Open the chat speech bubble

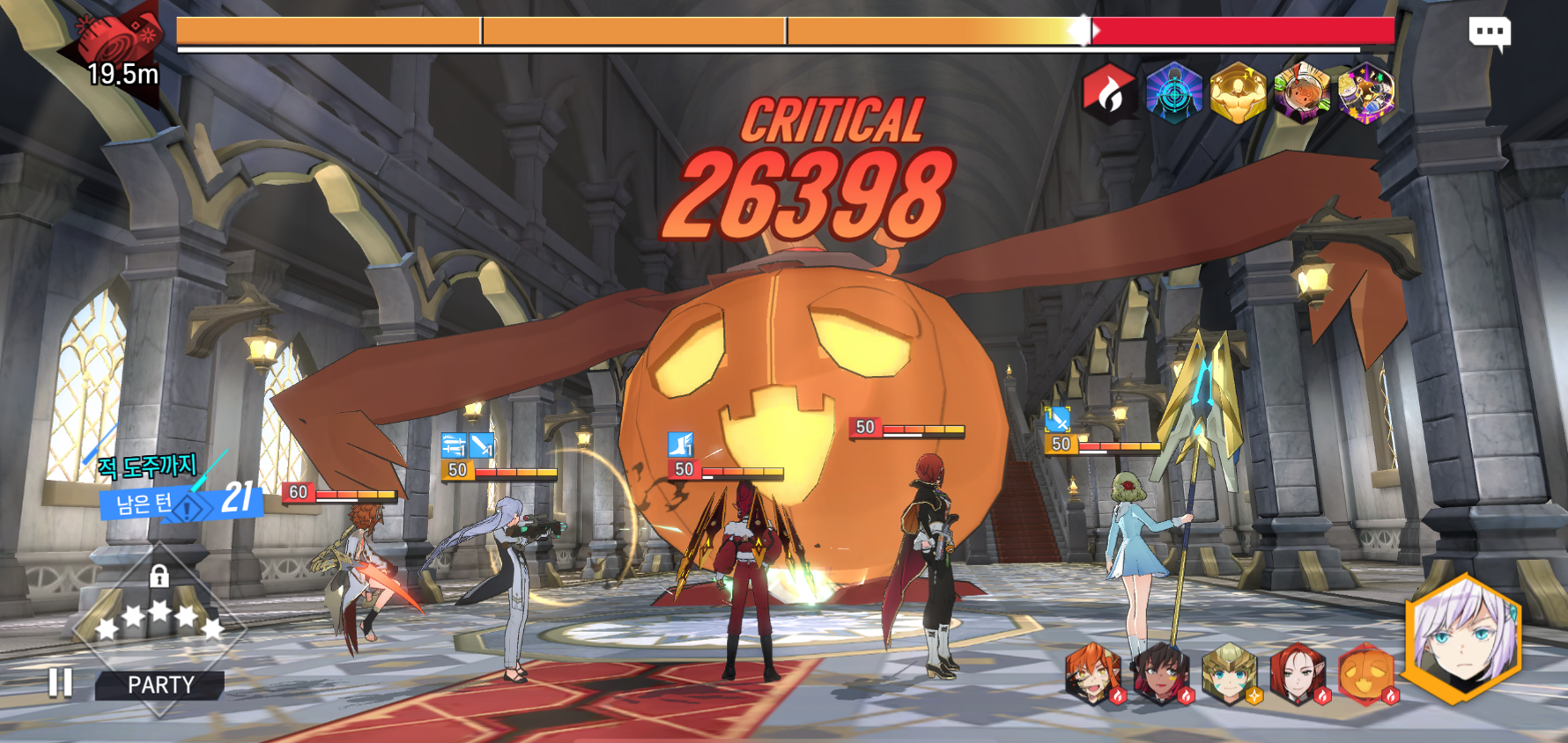(x=1490, y=33)
